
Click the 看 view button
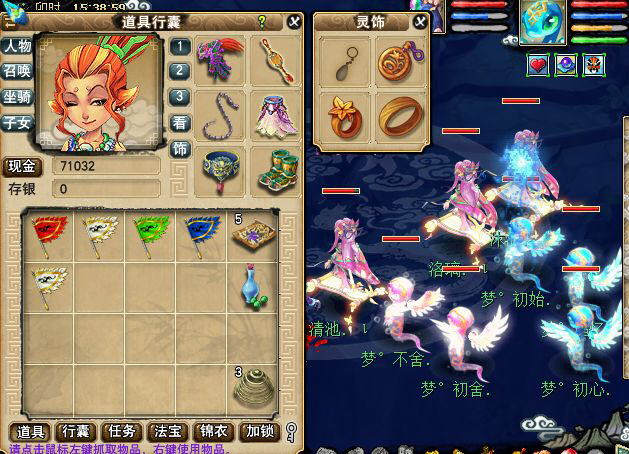(179, 122)
